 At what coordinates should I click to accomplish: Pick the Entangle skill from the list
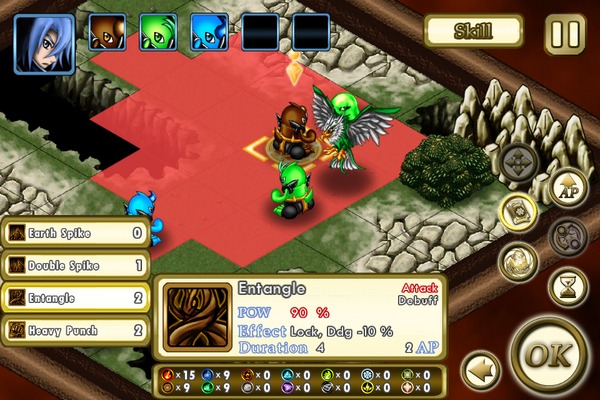coord(76,297)
